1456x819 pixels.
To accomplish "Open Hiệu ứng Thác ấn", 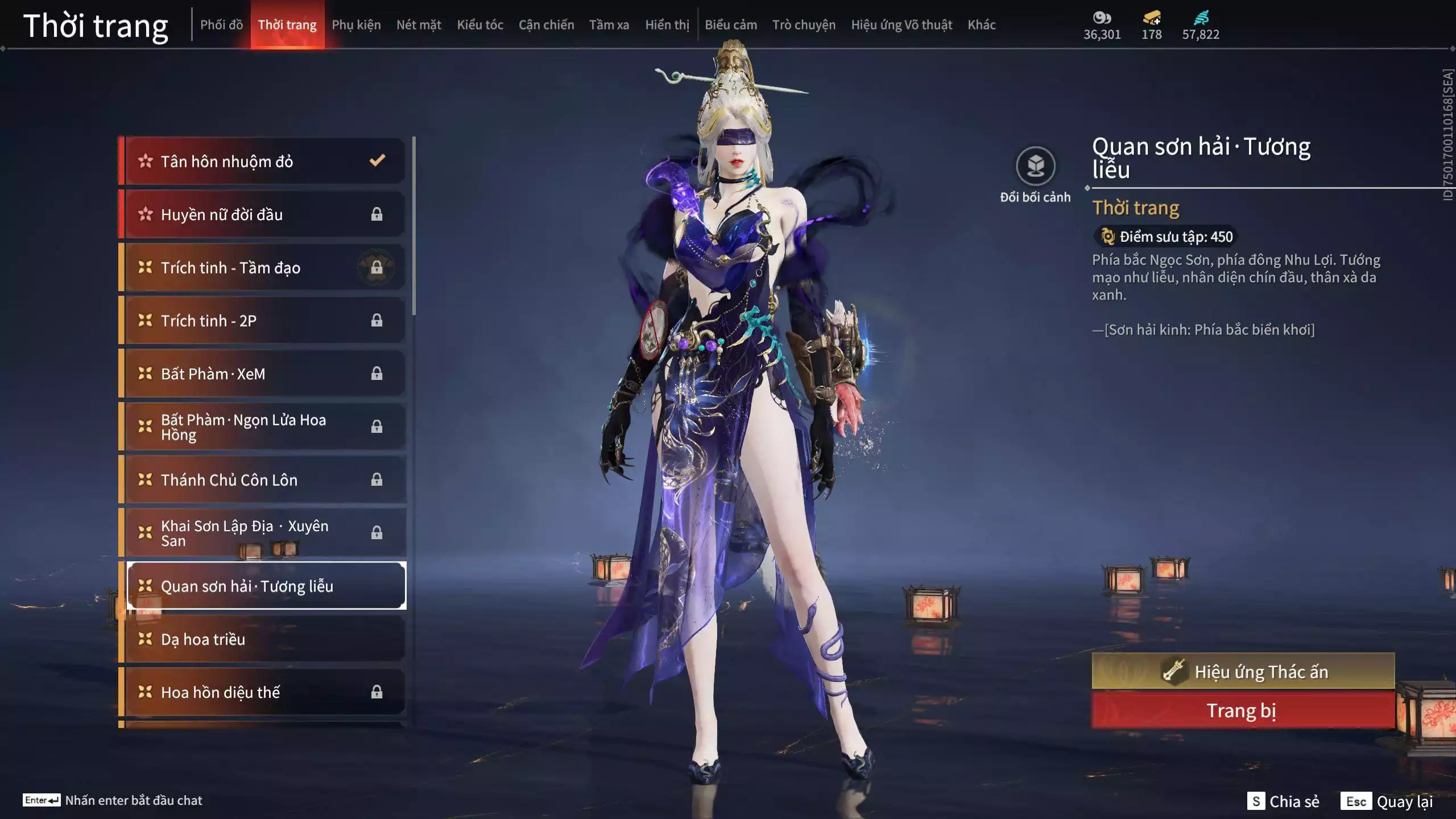I will 1245,671.
